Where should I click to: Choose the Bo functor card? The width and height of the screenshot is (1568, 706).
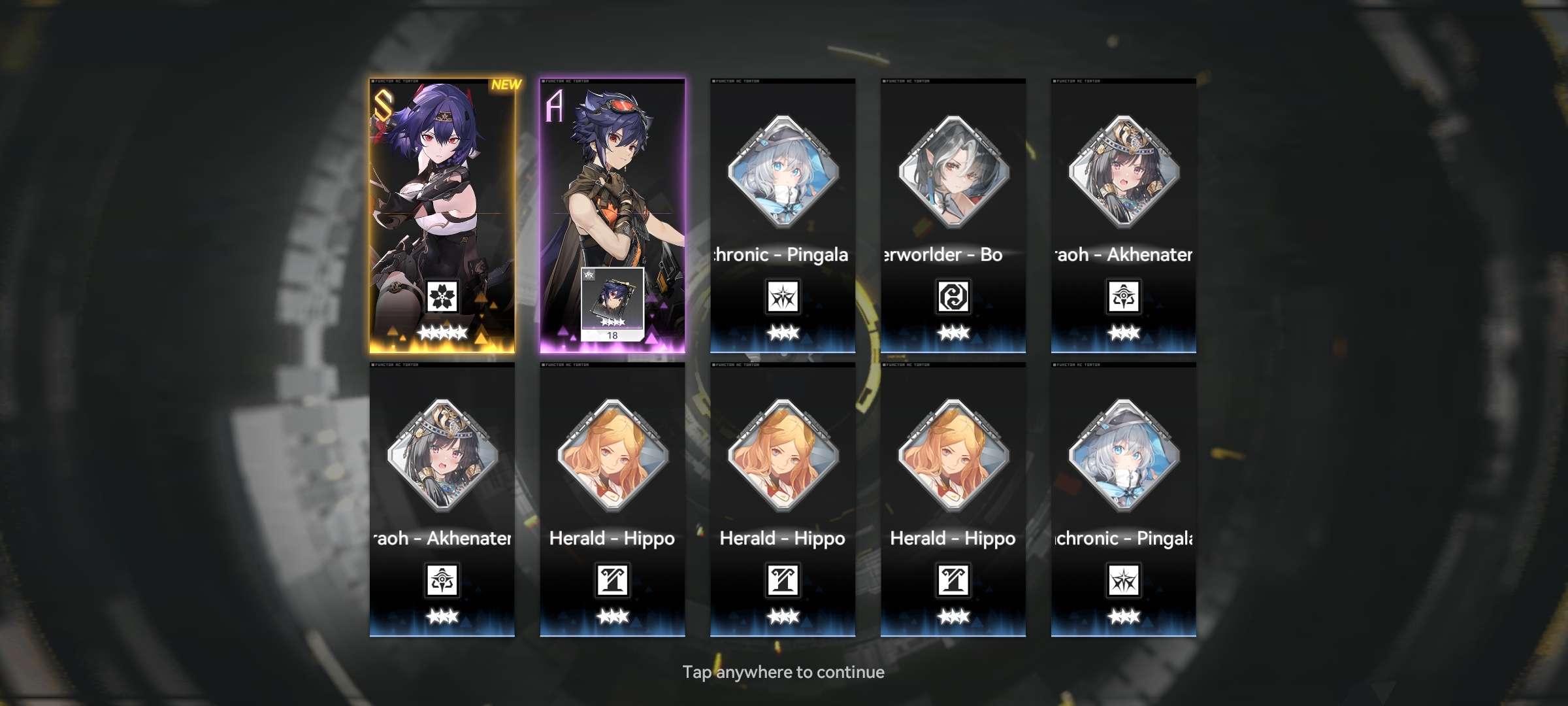(953, 216)
